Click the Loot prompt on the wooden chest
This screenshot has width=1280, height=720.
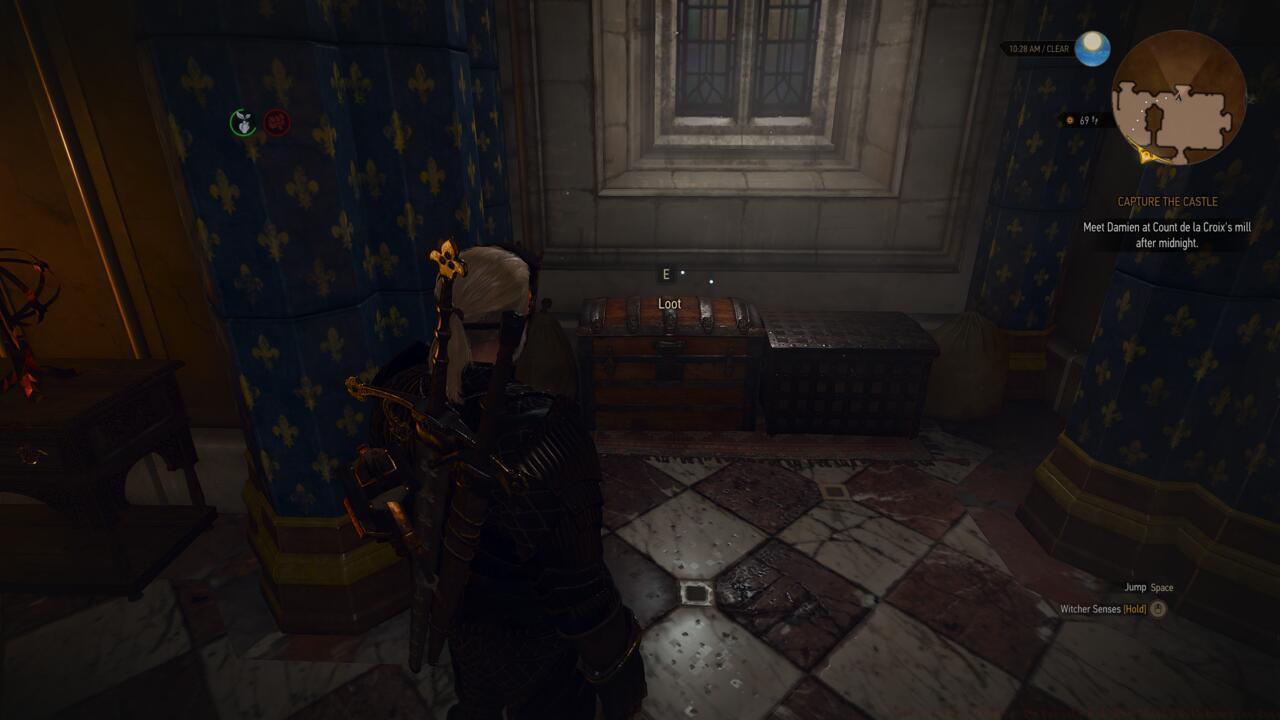tap(668, 303)
